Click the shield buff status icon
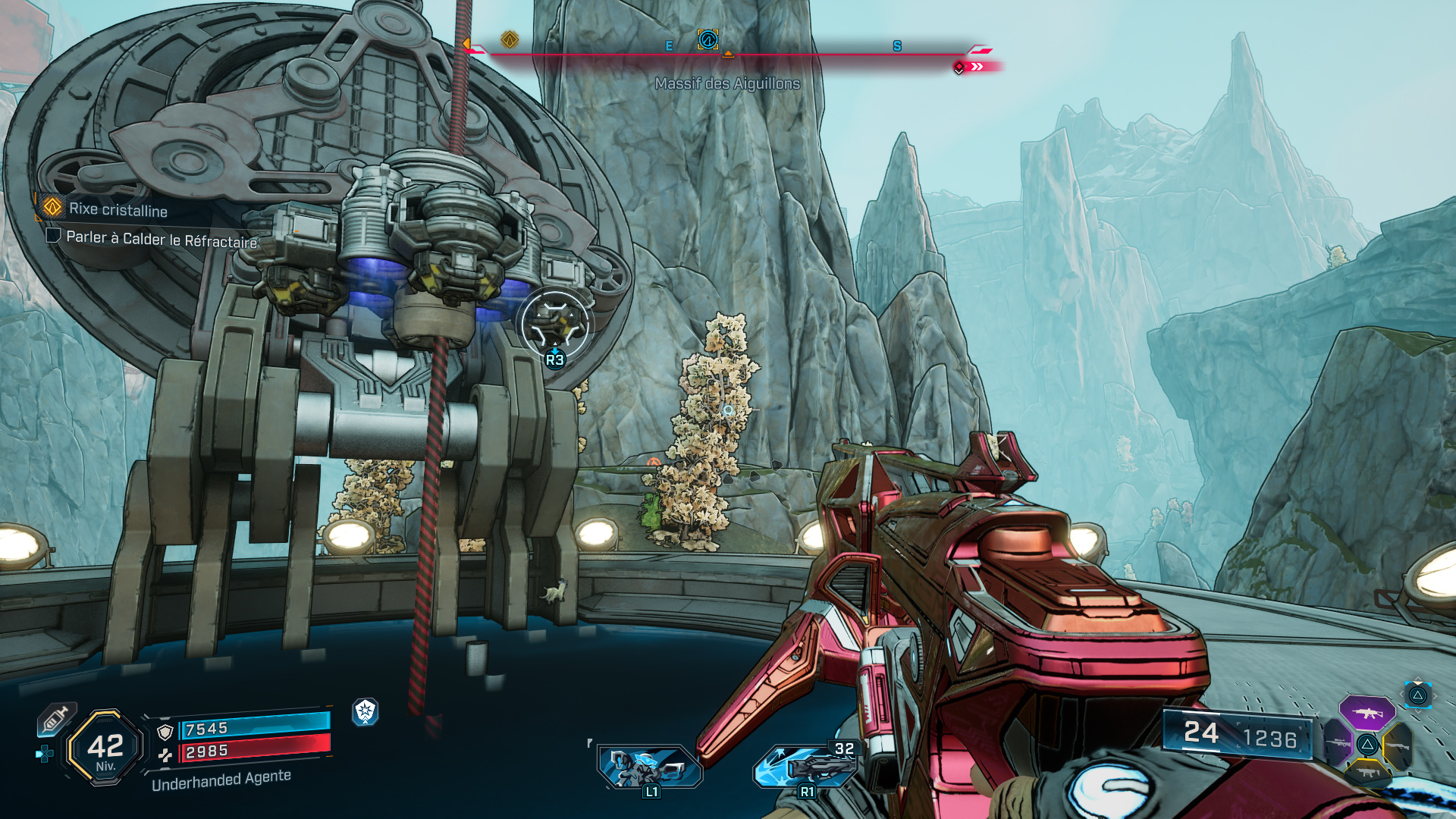1456x819 pixels. pyautogui.click(x=366, y=711)
